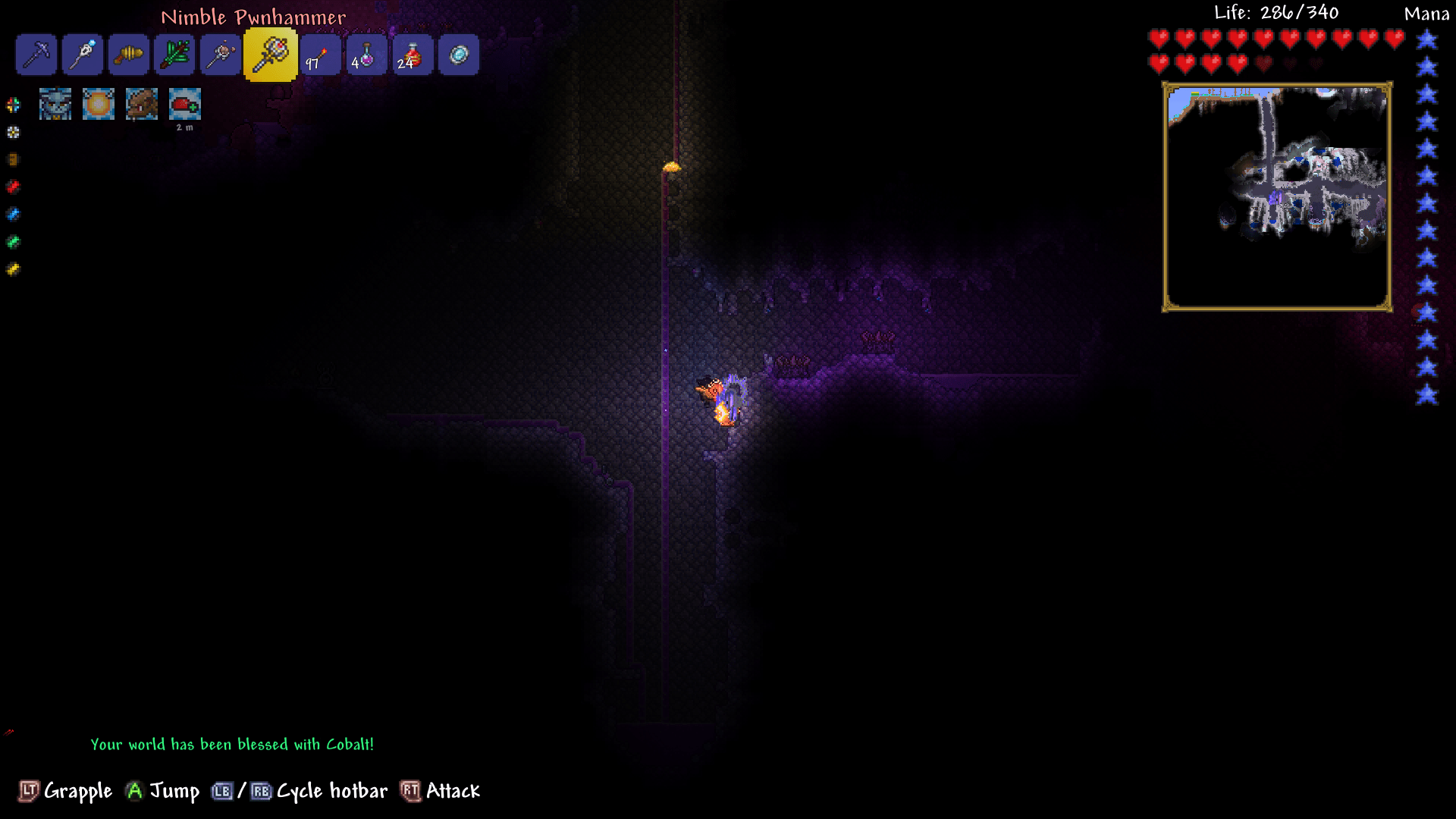Select the green Blade of Grass weapon
The image size is (1456, 819).
point(174,55)
